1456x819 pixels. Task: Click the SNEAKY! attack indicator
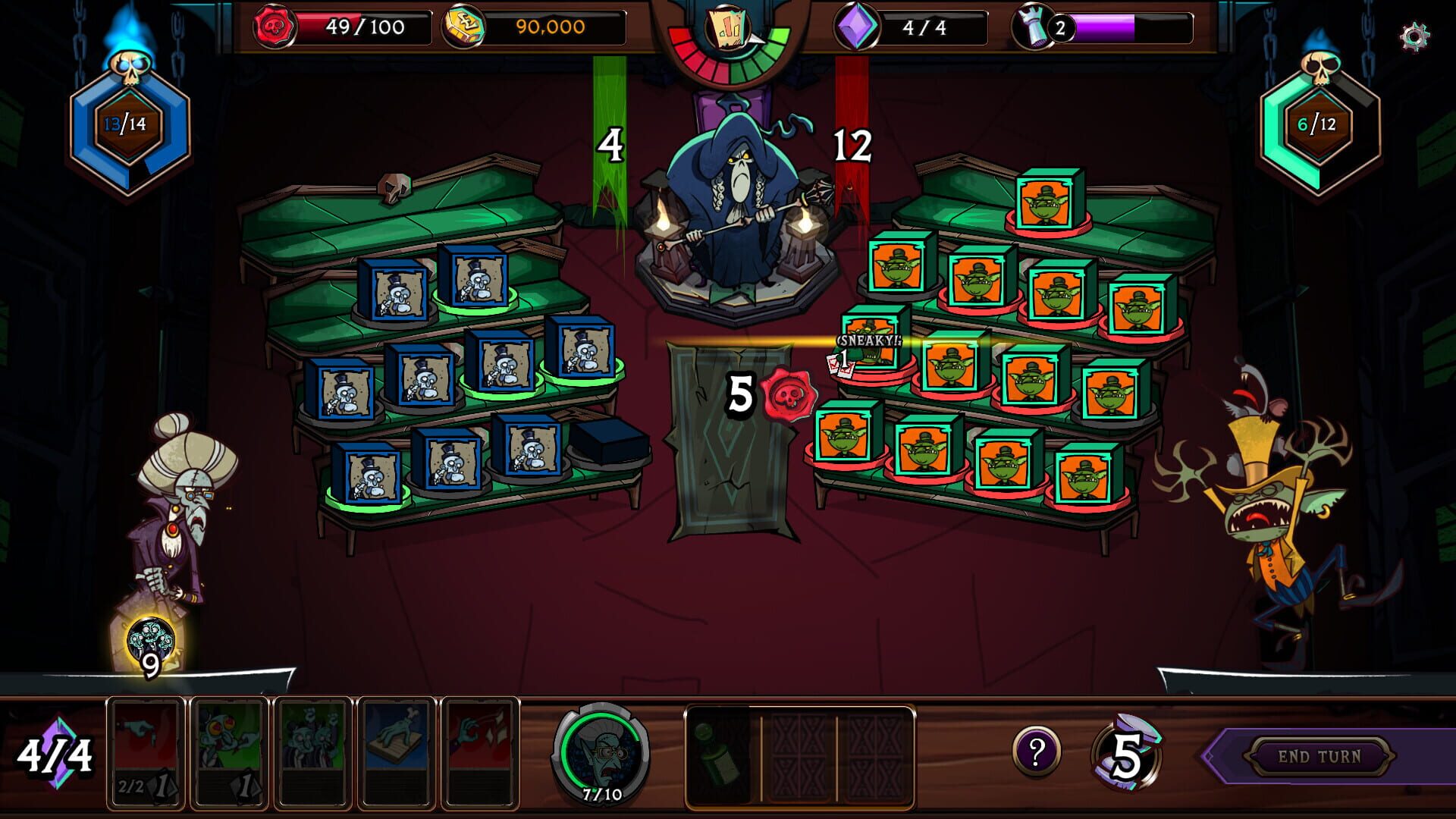click(x=867, y=343)
